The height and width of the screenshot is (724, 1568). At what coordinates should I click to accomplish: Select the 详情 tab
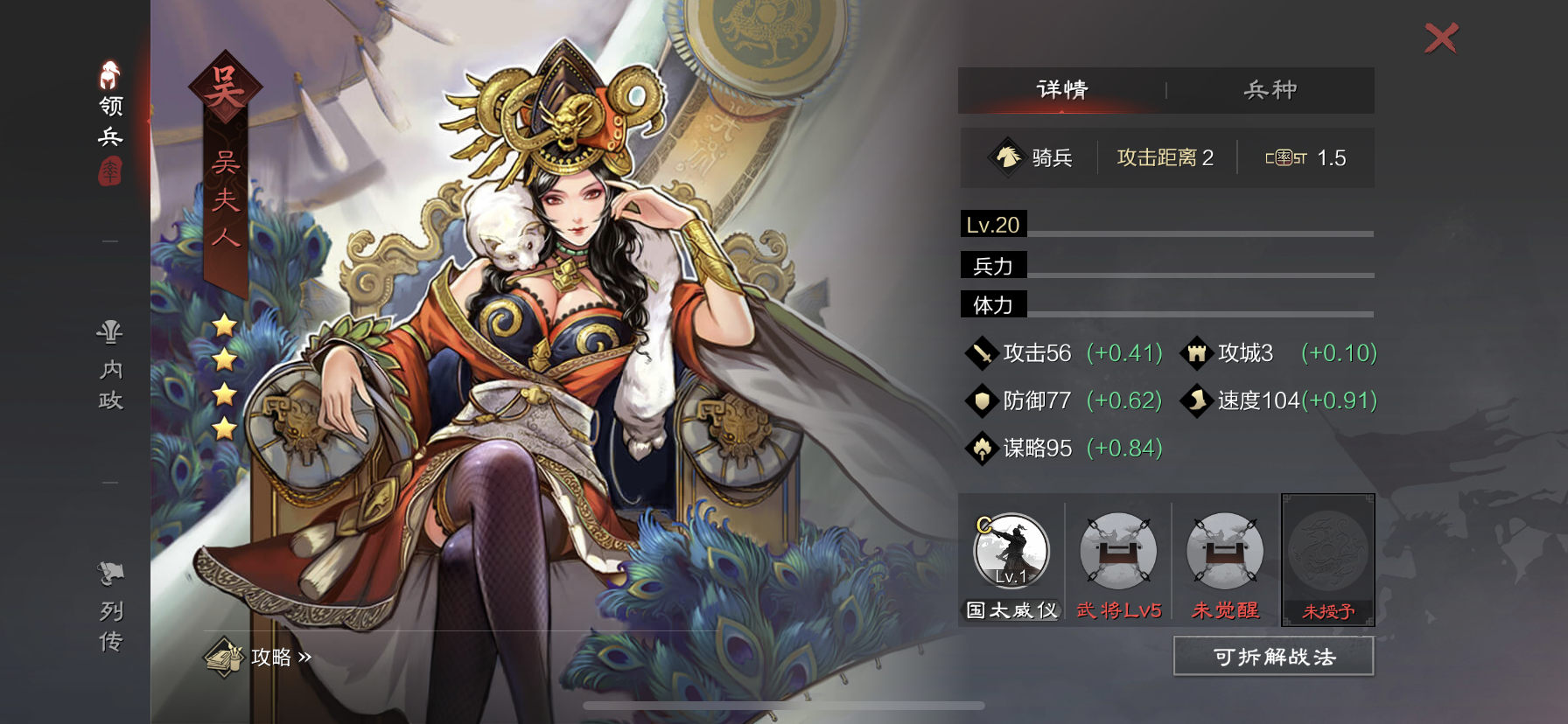click(1064, 89)
